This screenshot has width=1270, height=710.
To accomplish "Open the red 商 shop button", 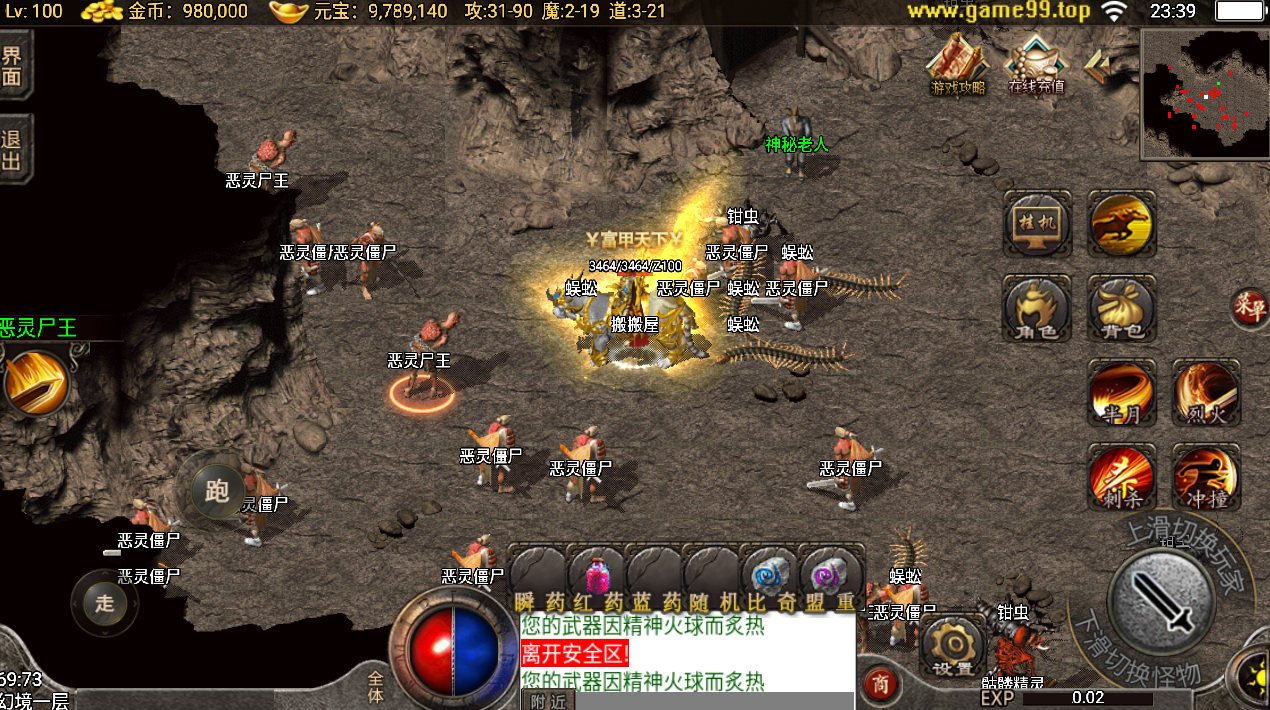I will pyautogui.click(x=880, y=685).
